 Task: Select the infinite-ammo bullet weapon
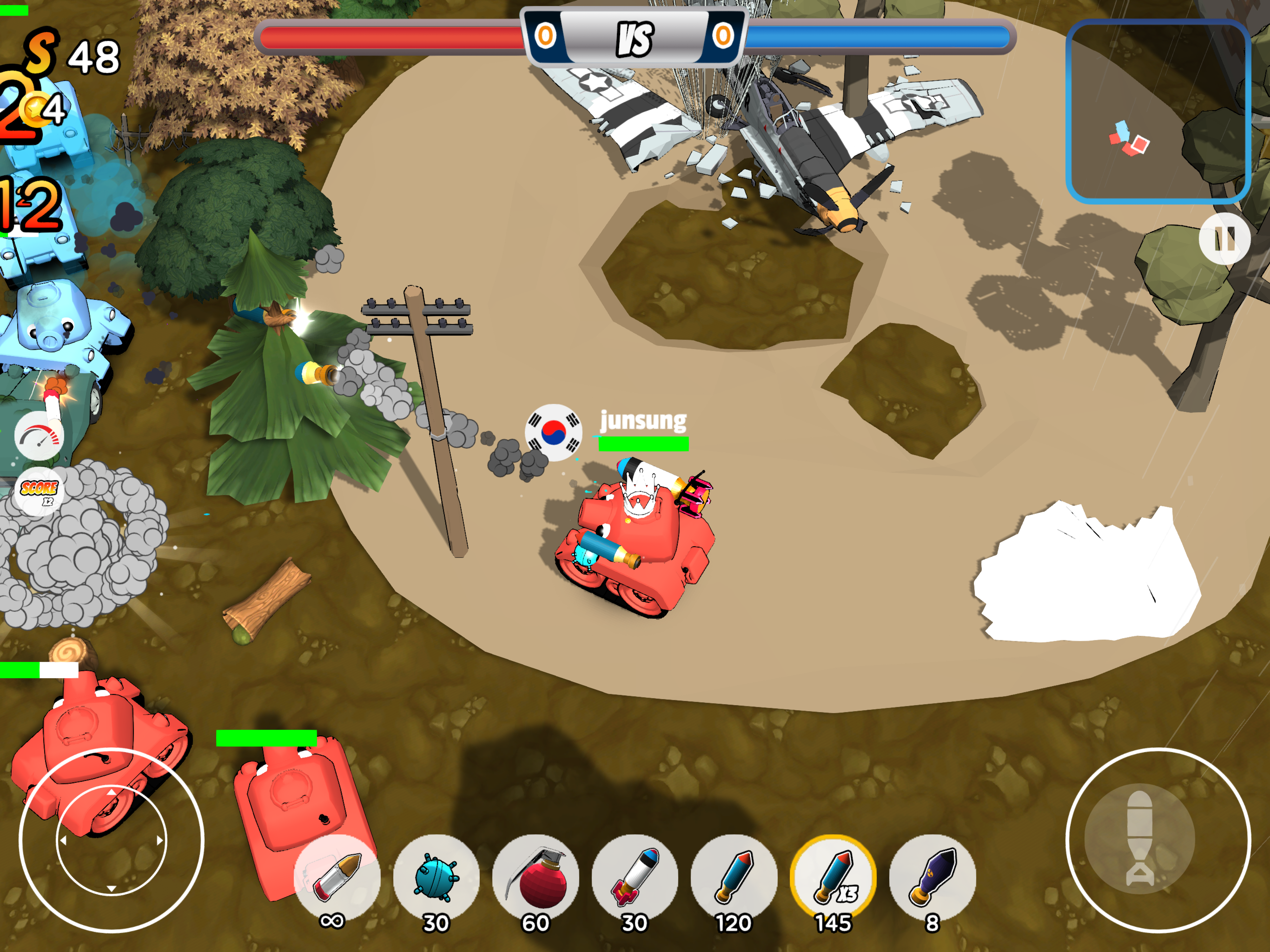(337, 877)
